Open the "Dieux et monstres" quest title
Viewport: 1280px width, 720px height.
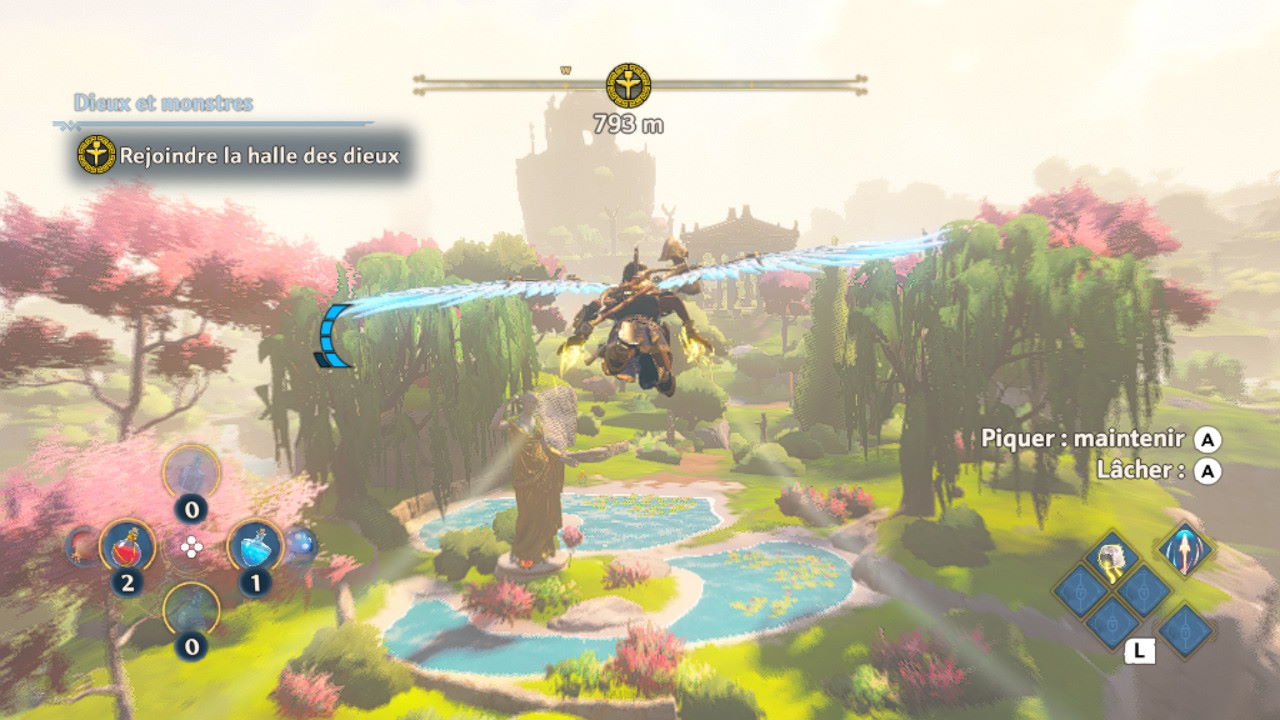[163, 103]
